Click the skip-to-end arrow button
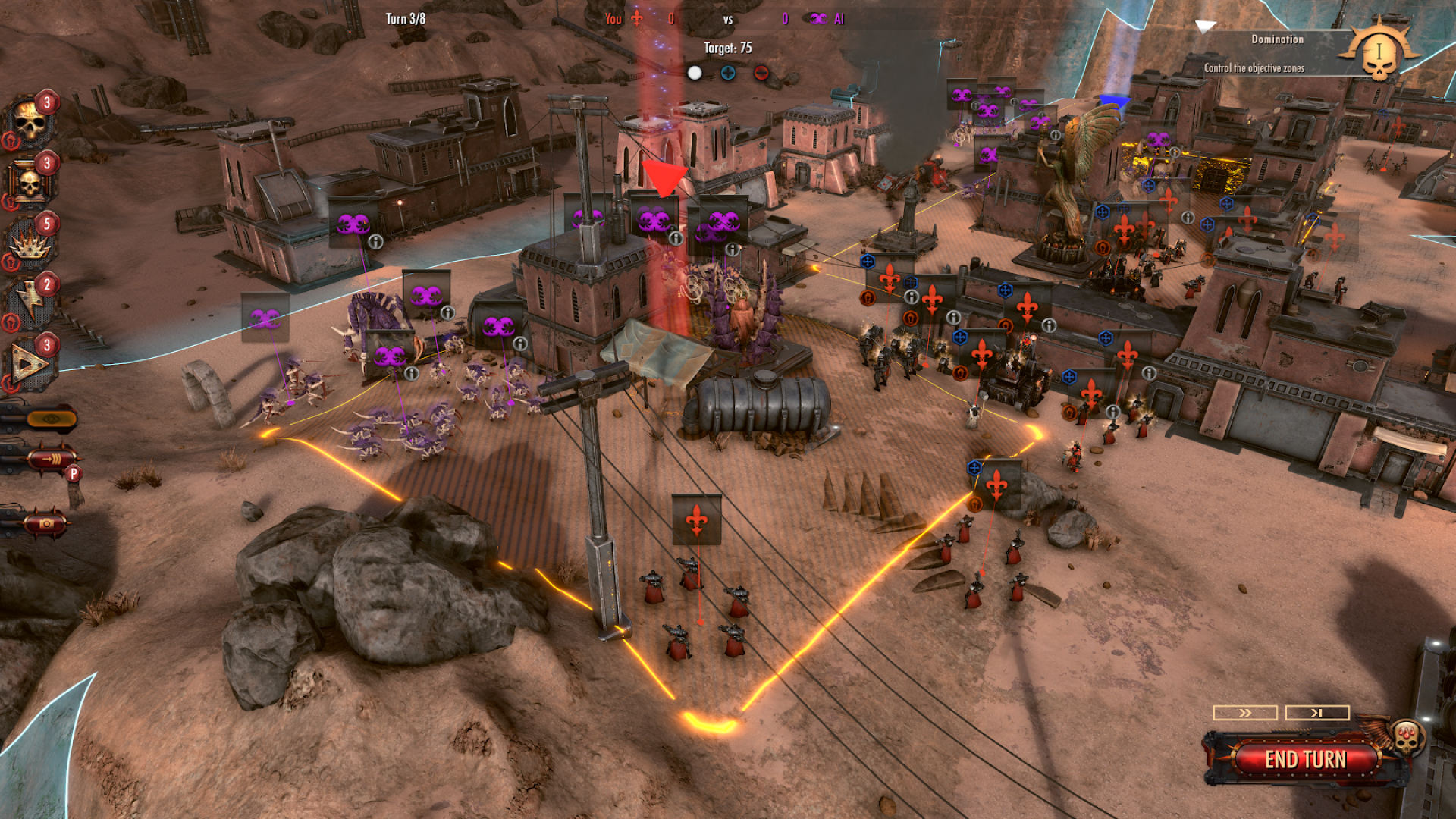Image resolution: width=1456 pixels, height=819 pixels. point(1317,713)
